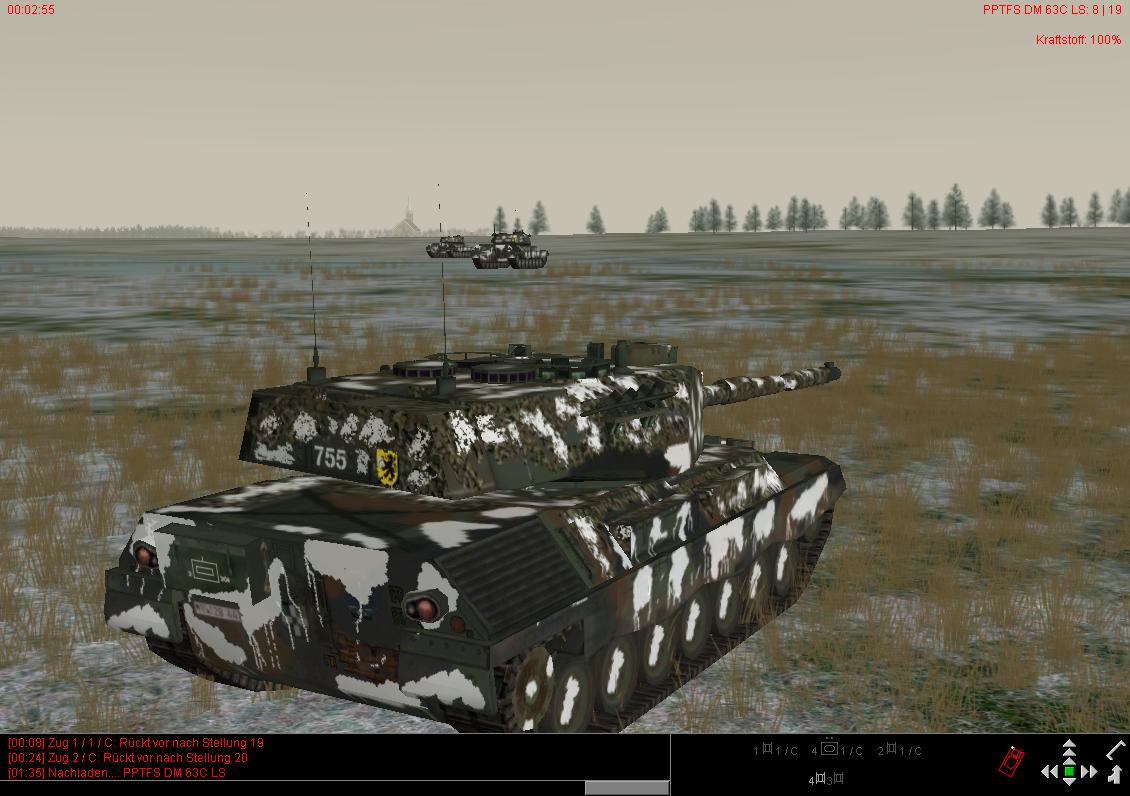Image resolution: width=1130 pixels, height=796 pixels.
Task: Click the angled line icon above the turn arrow
Action: point(1116,748)
